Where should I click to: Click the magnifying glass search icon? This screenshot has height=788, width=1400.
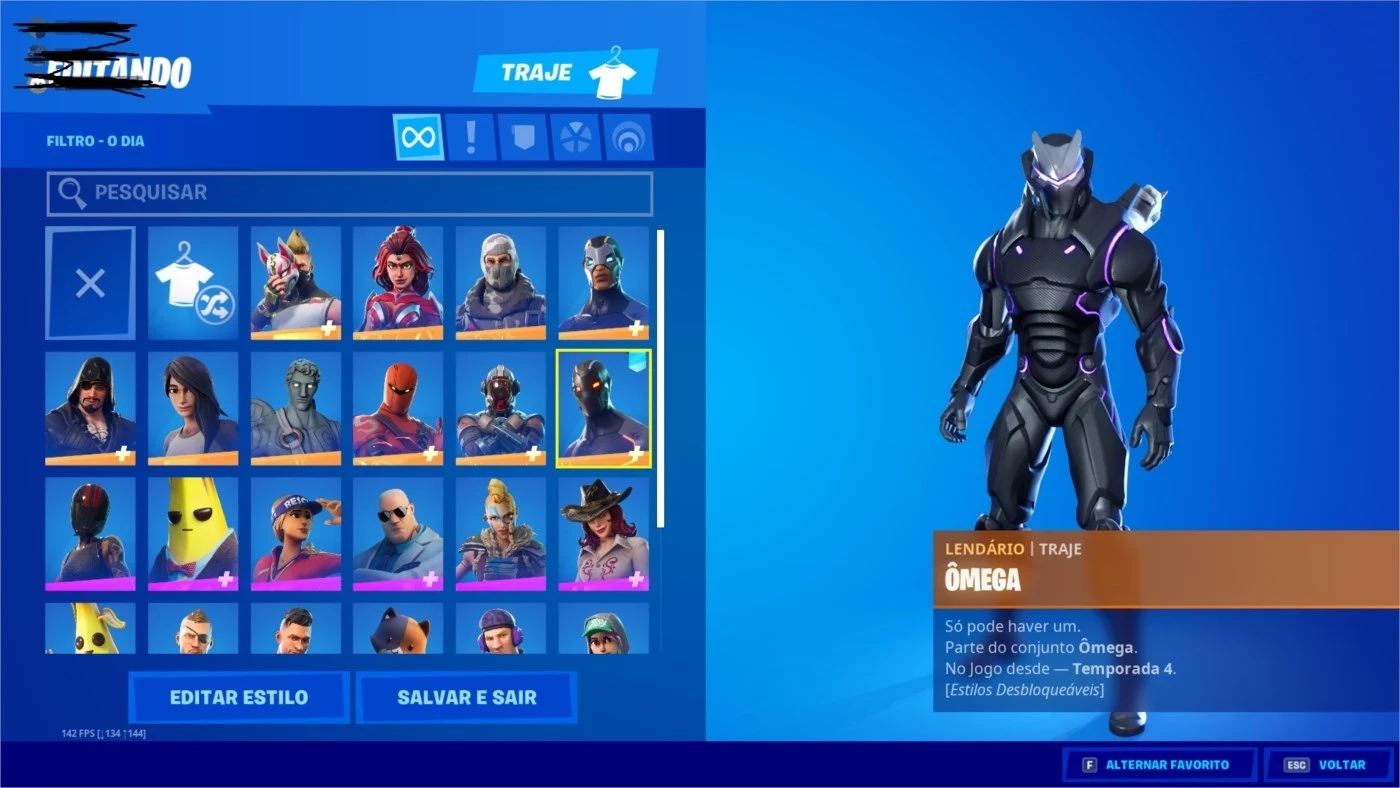coord(72,192)
